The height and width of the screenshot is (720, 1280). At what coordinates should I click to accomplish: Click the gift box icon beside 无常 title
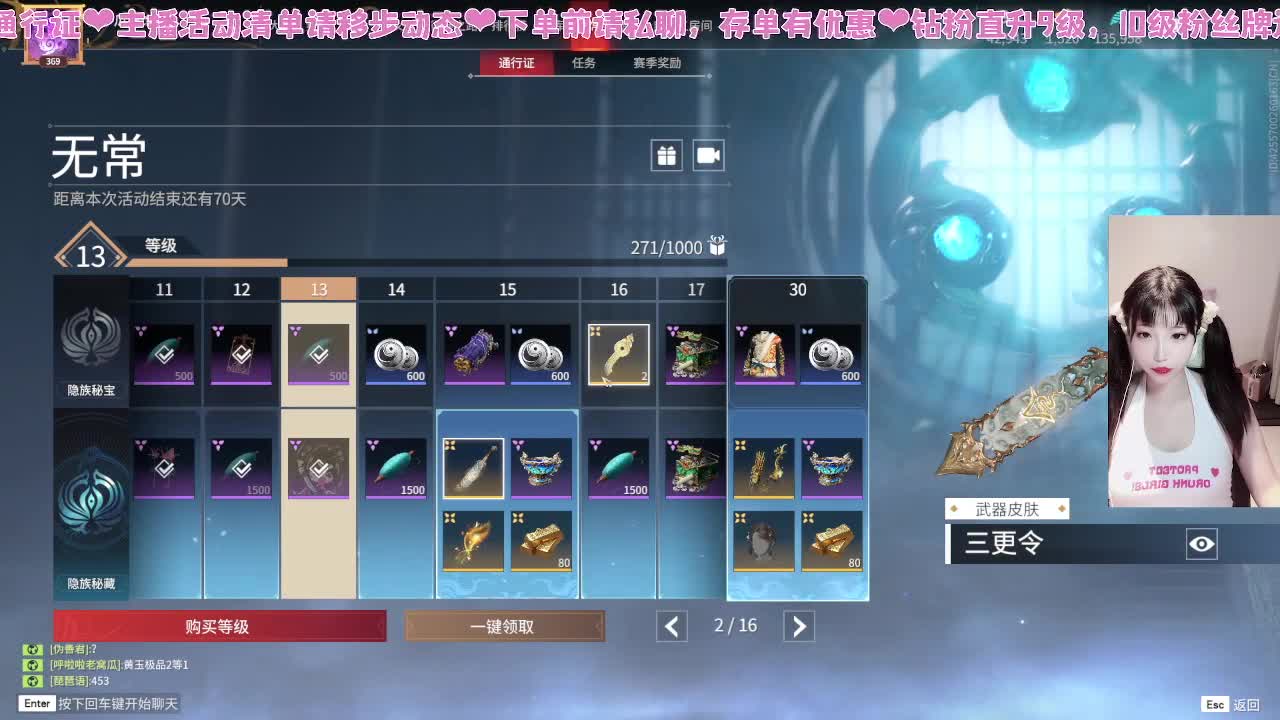pyautogui.click(x=666, y=155)
